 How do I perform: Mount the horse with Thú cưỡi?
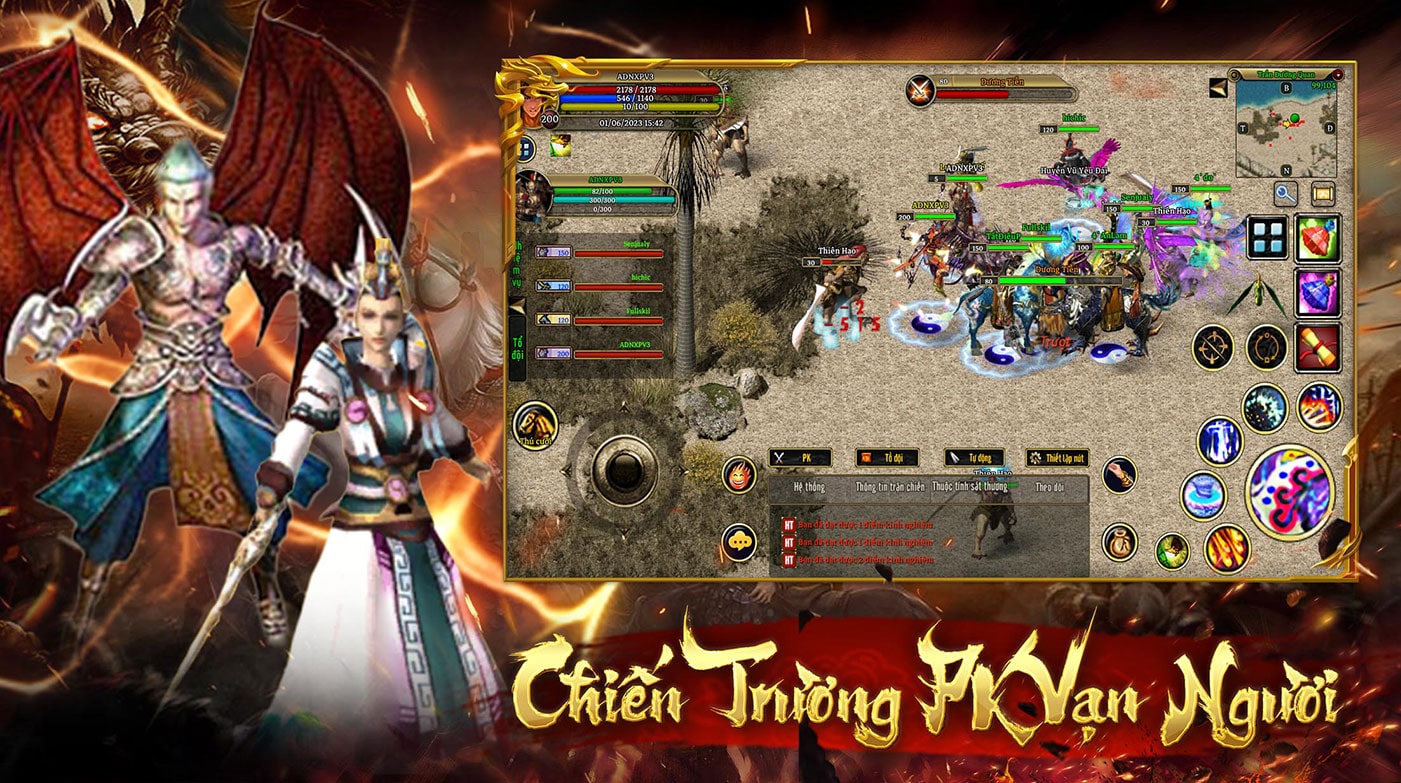point(536,425)
